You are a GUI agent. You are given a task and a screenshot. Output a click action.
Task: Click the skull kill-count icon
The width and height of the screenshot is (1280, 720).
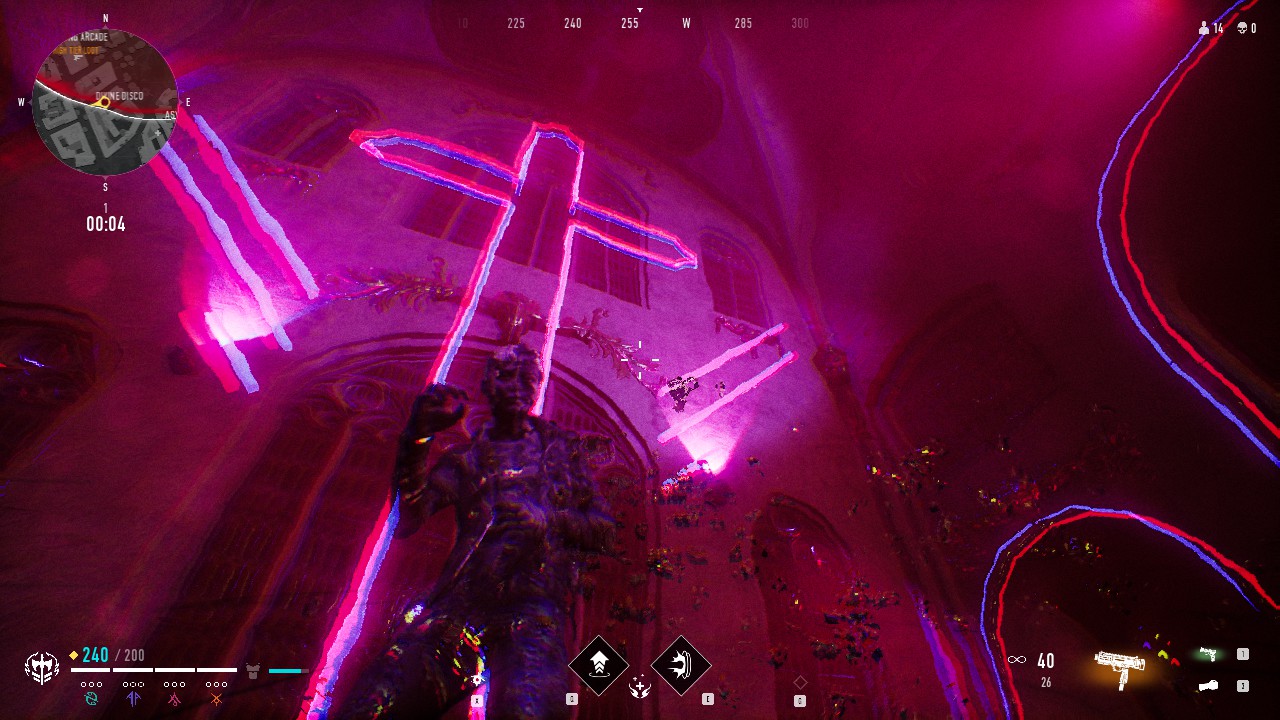tap(1242, 29)
